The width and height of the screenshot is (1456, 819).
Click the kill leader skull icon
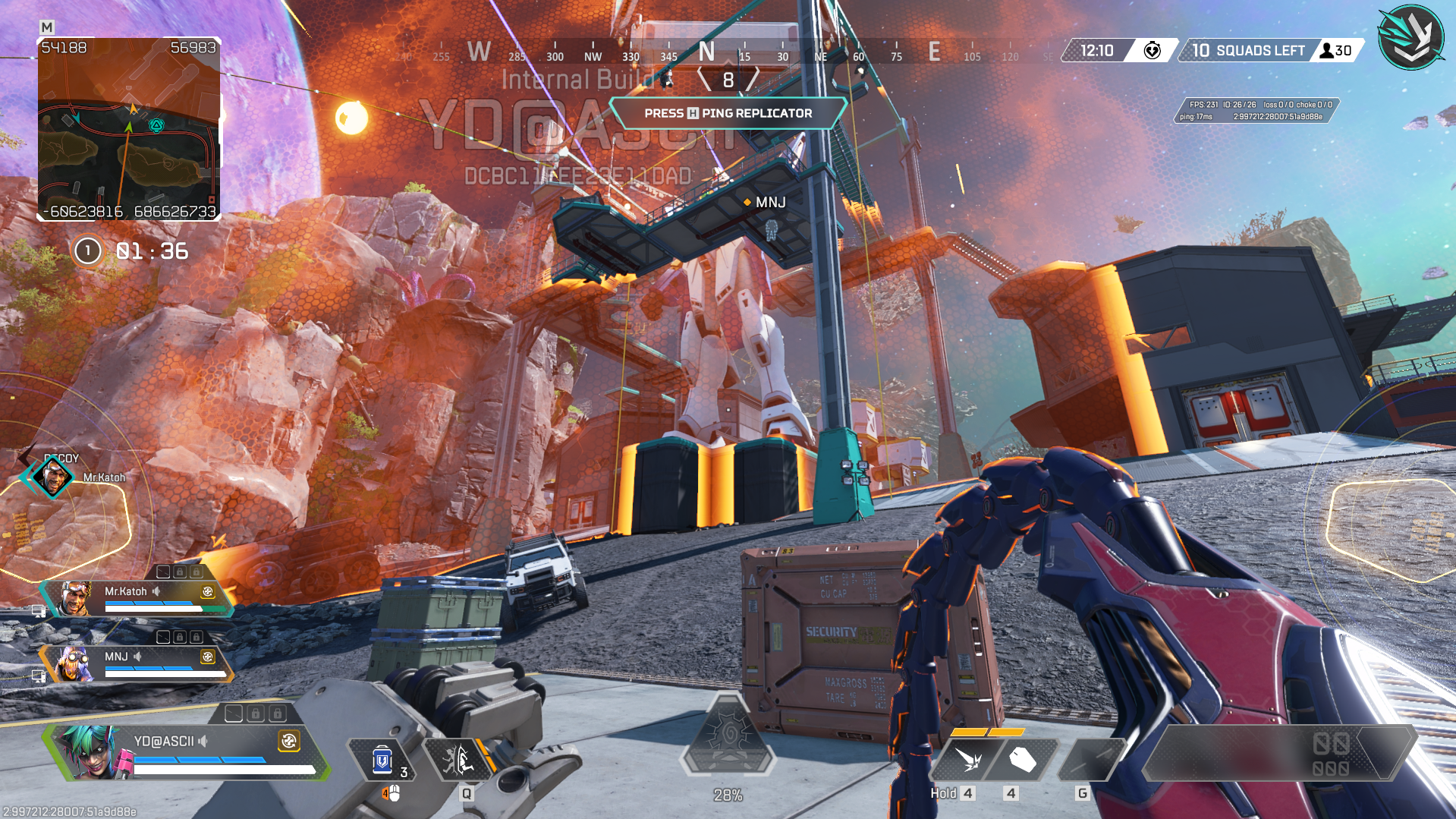pyautogui.click(x=1152, y=51)
